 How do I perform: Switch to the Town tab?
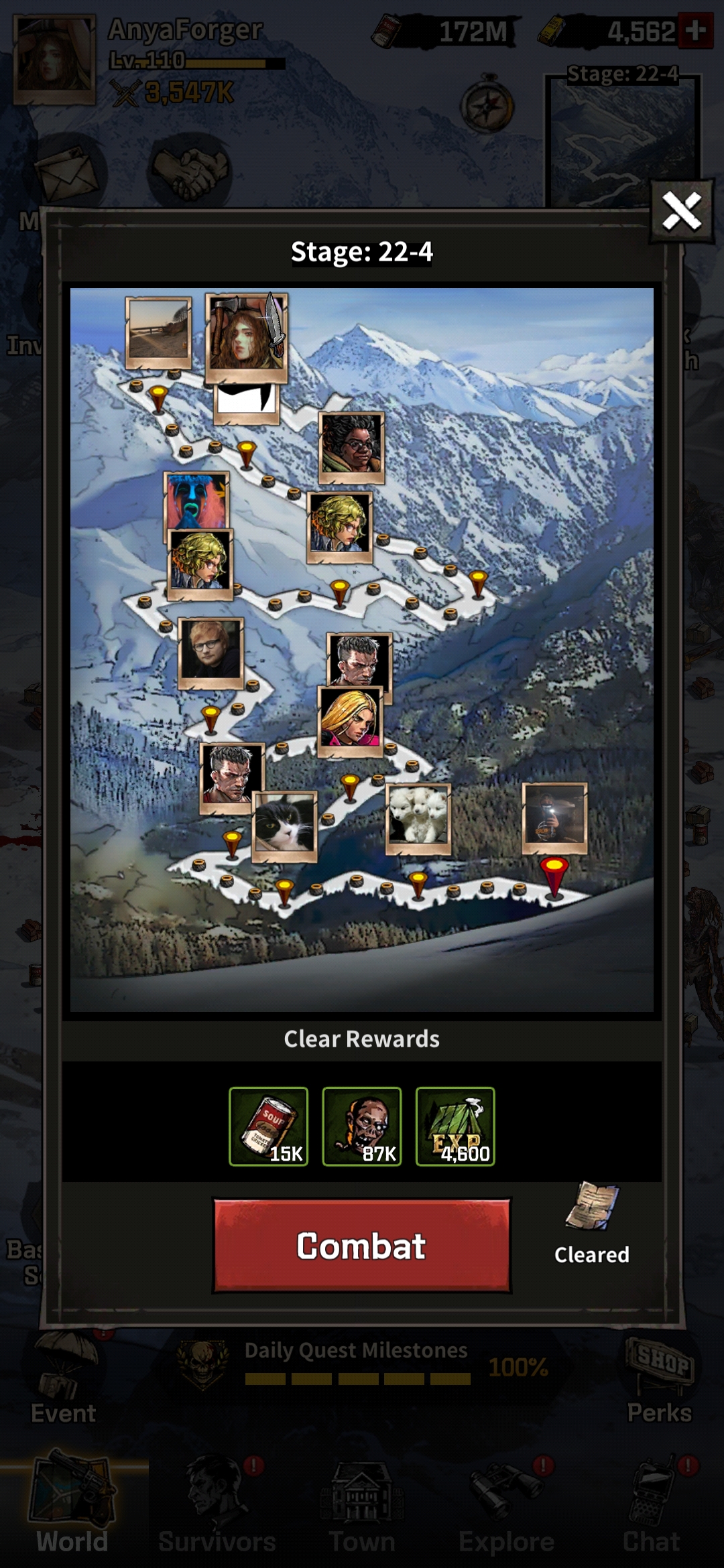click(362, 1508)
